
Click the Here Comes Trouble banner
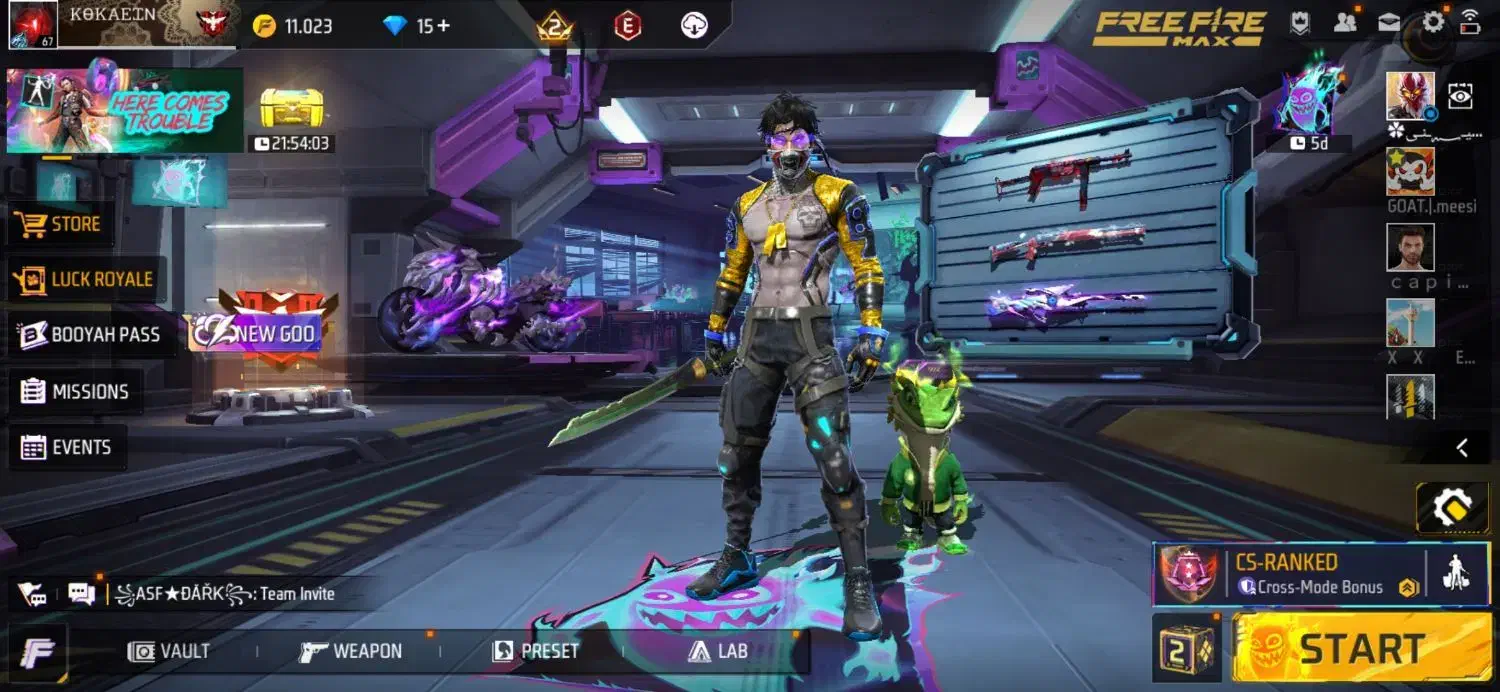[x=124, y=110]
